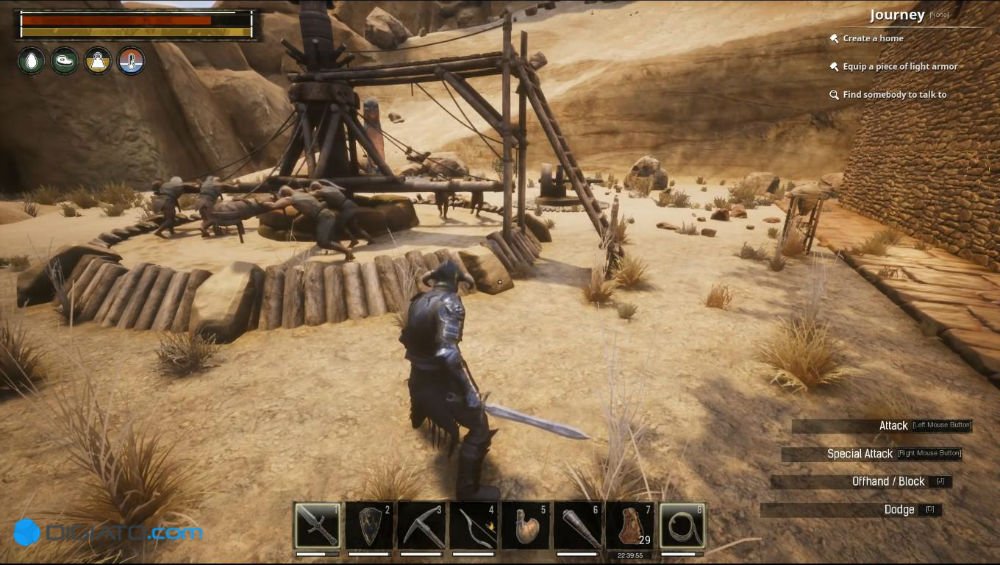This screenshot has width=1000, height=565.
Task: Use the waterskin in slot 5
Action: tap(526, 525)
